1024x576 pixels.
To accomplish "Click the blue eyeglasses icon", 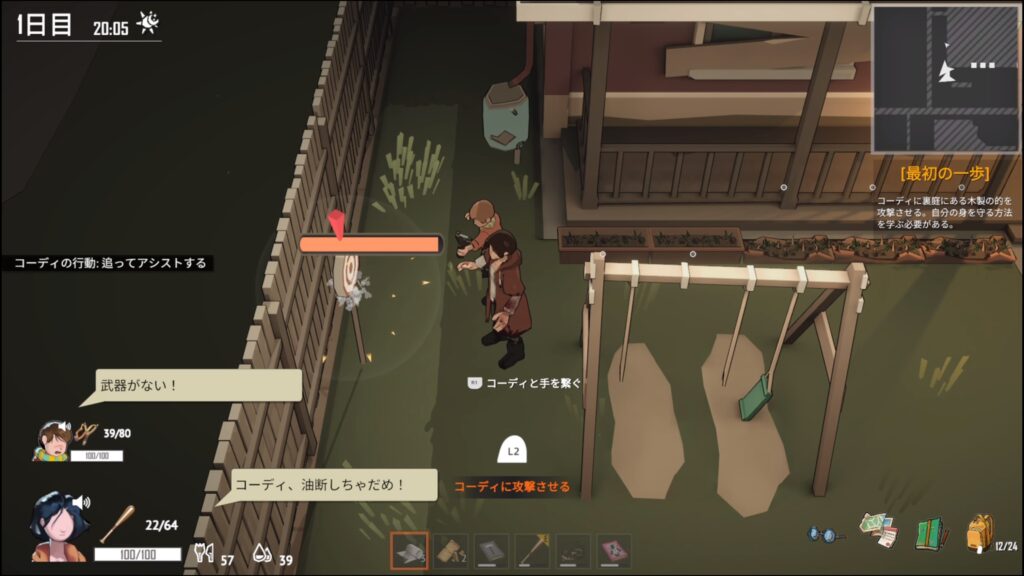I will 826,535.
